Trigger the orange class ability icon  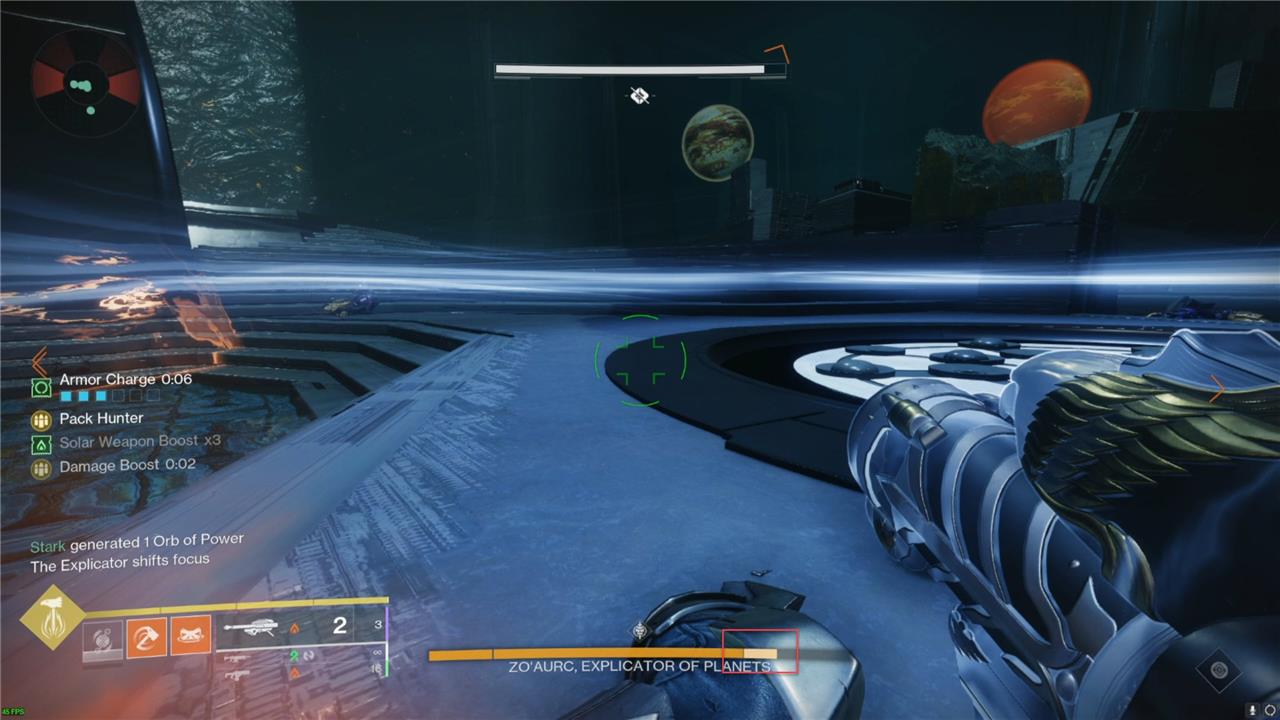pos(190,635)
